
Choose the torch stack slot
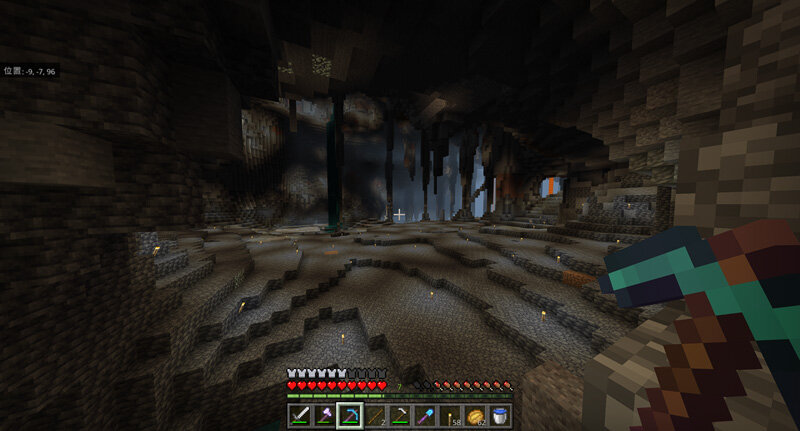tap(450, 414)
